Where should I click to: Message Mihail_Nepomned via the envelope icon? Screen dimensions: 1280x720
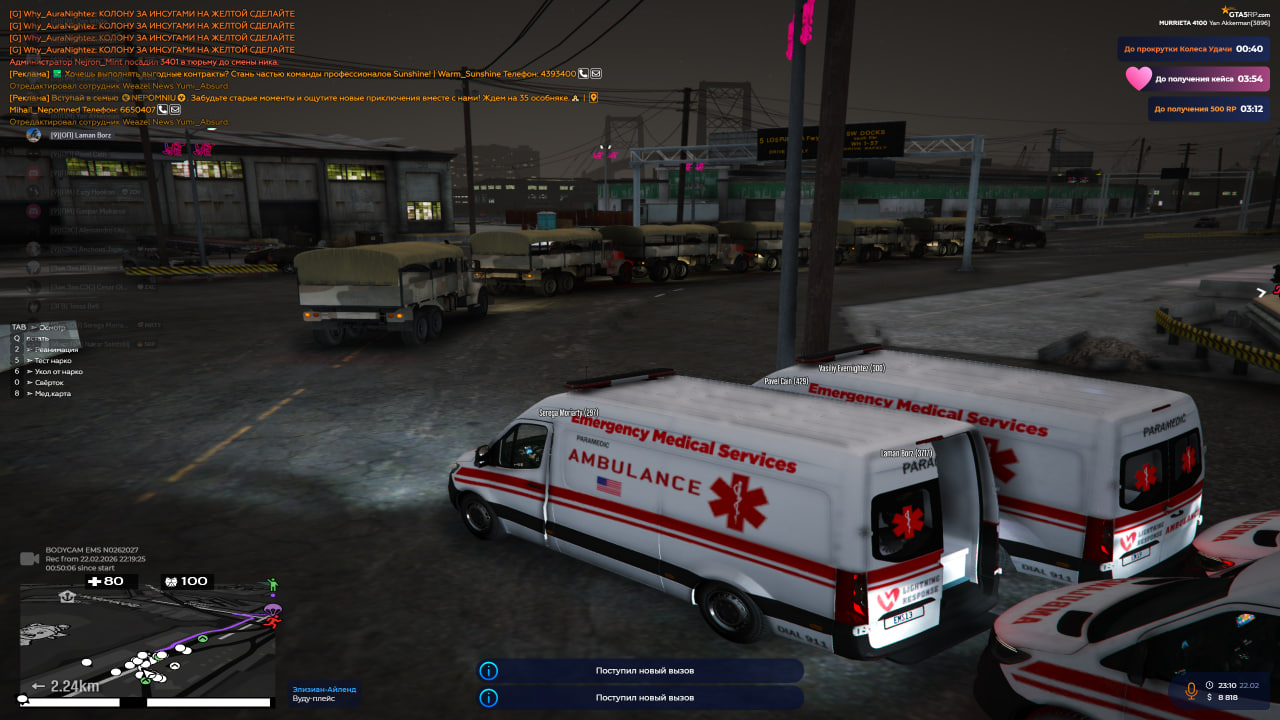coord(175,110)
